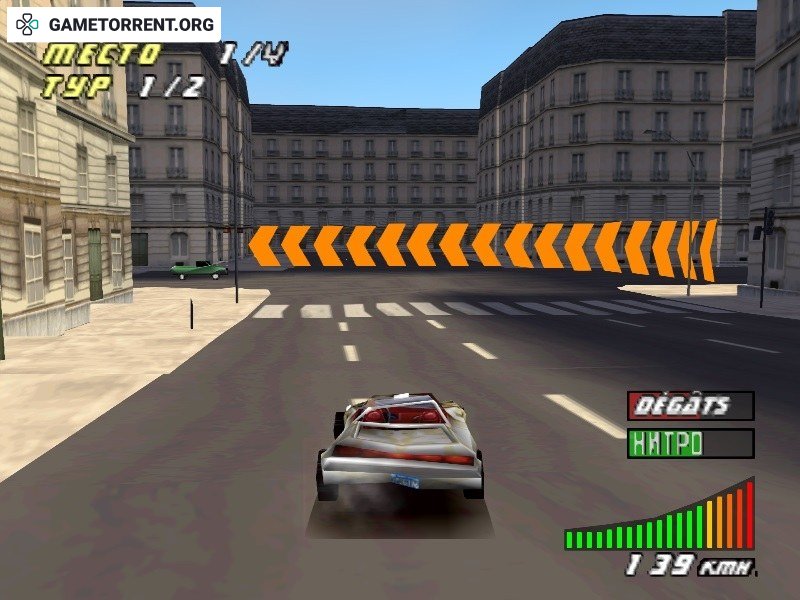
Task: Open the GAMETORRENT.ORG site logo
Action: point(115,24)
